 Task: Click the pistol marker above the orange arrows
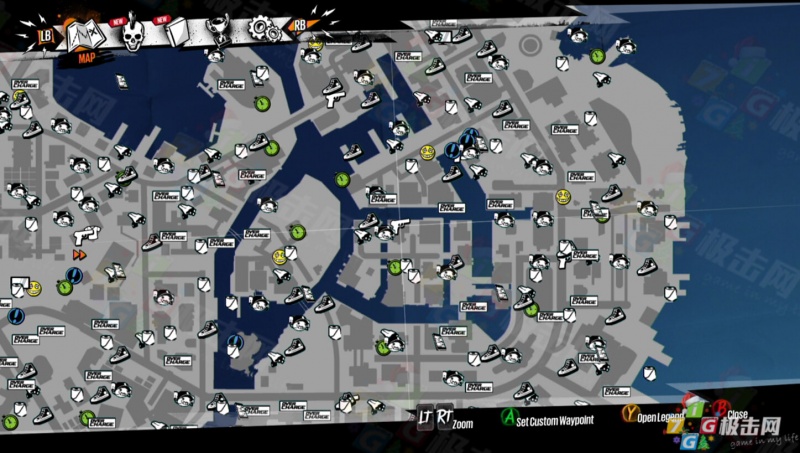87,233
